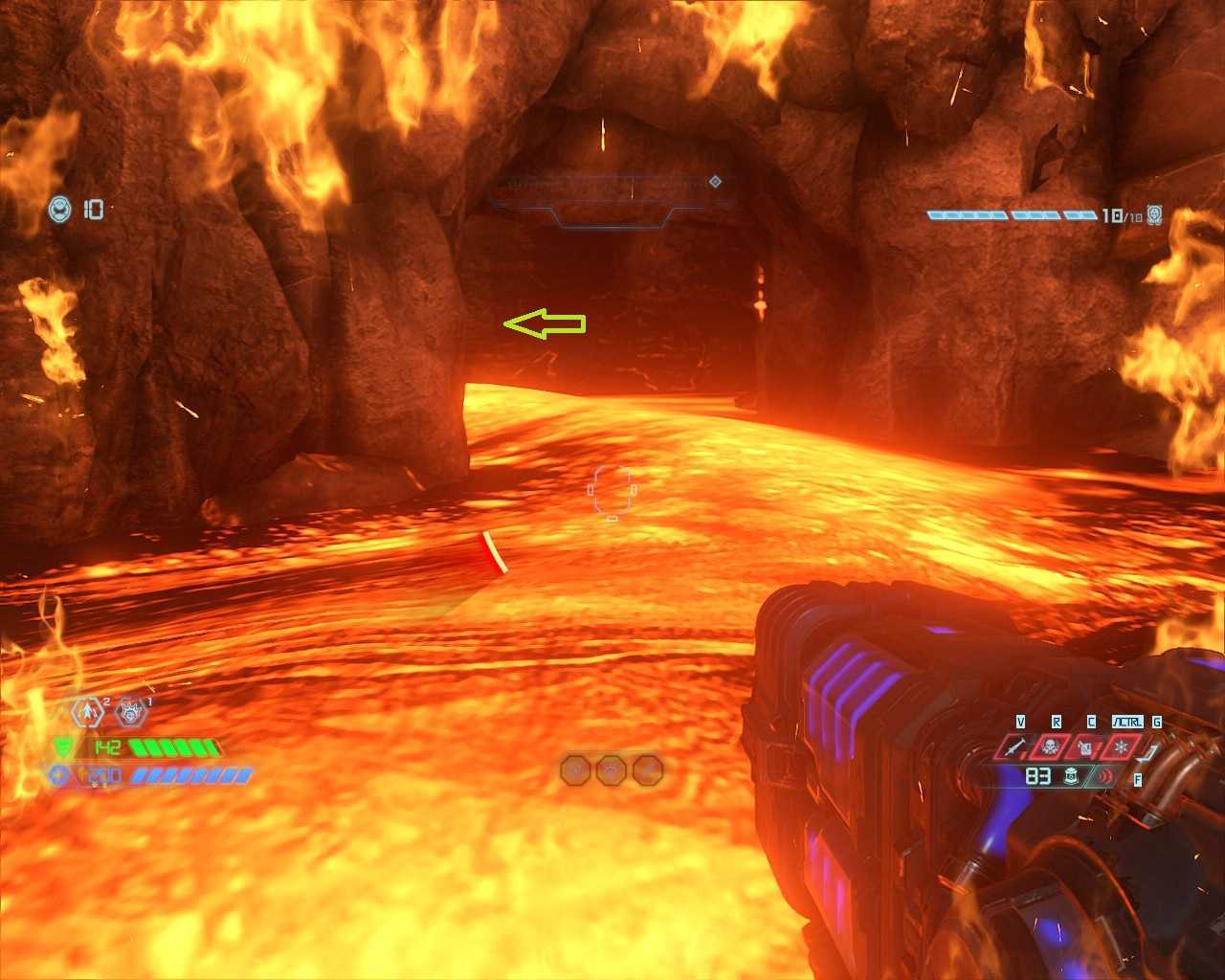
Task: Activate the skull ability icon
Action: pyautogui.click(x=1052, y=746)
